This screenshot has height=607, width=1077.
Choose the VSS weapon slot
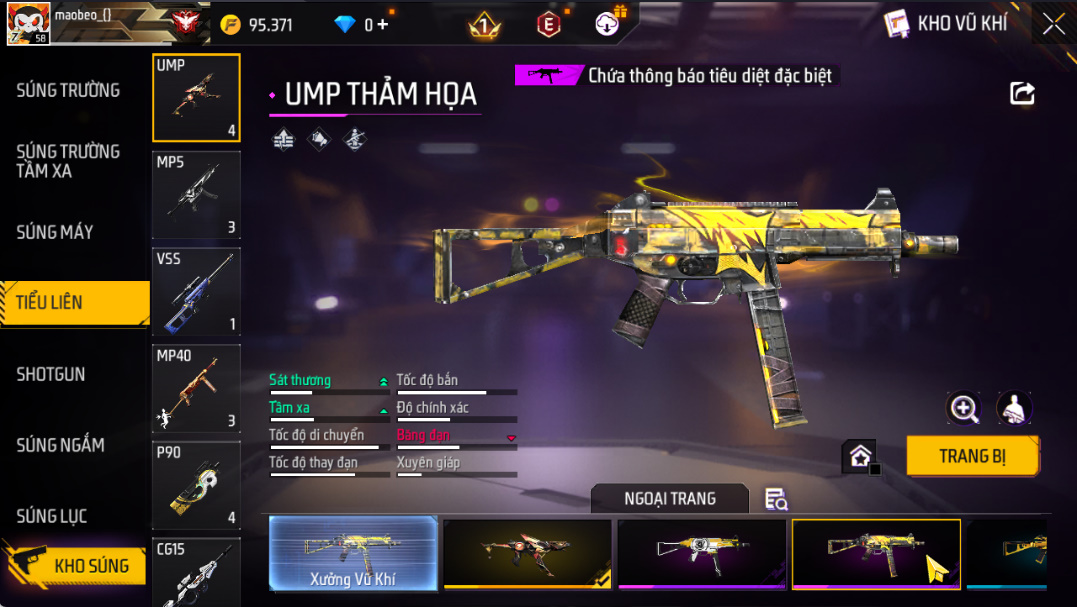pos(196,292)
